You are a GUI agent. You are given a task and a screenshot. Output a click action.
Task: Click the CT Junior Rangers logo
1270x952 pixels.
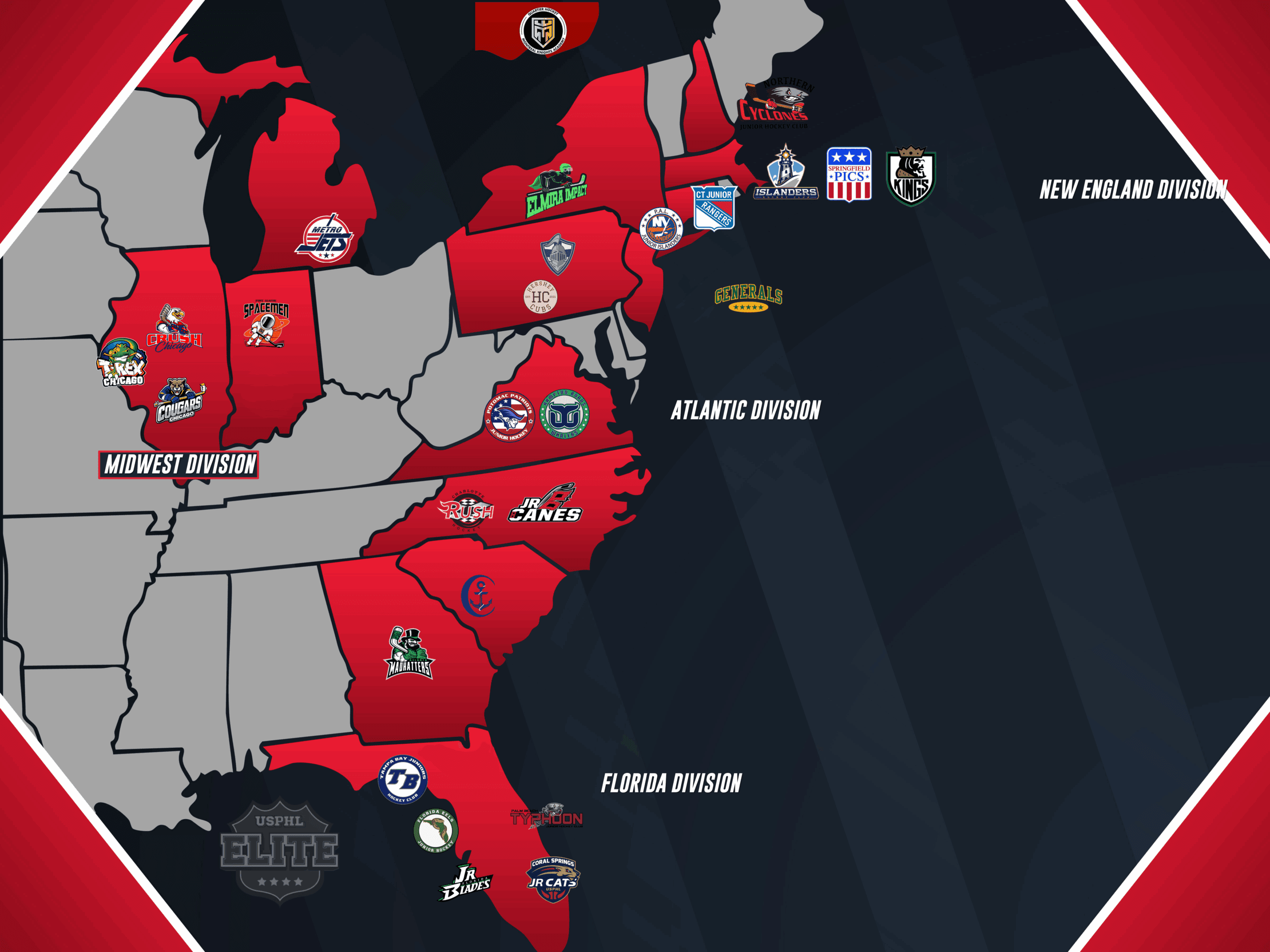[714, 207]
